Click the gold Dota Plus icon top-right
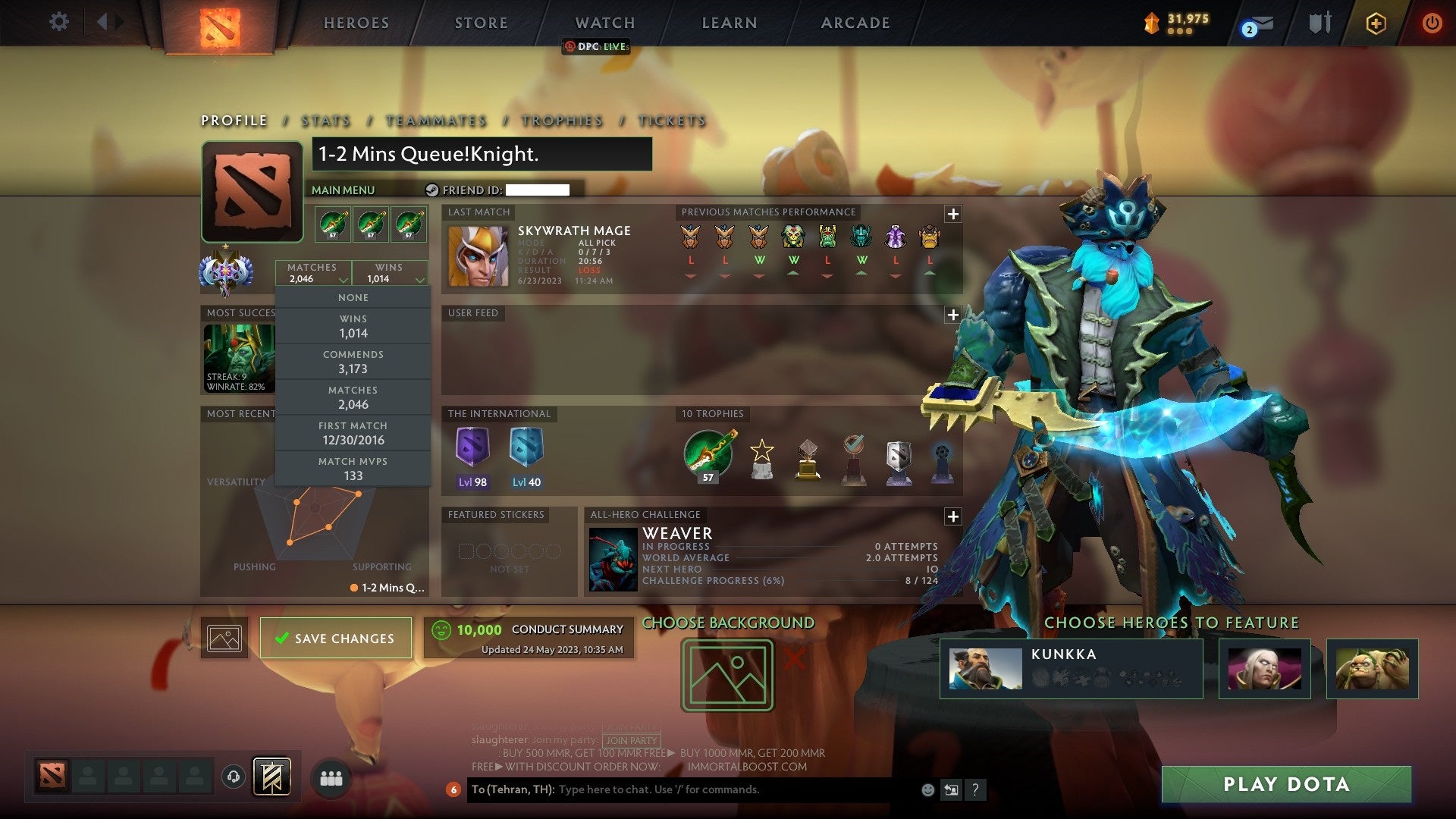 1376,23
